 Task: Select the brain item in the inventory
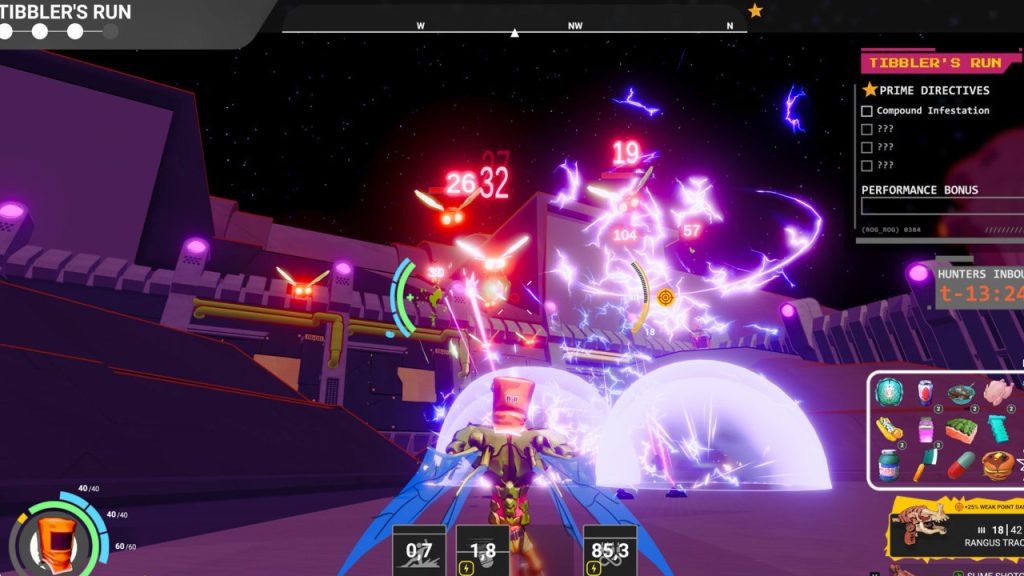888,393
